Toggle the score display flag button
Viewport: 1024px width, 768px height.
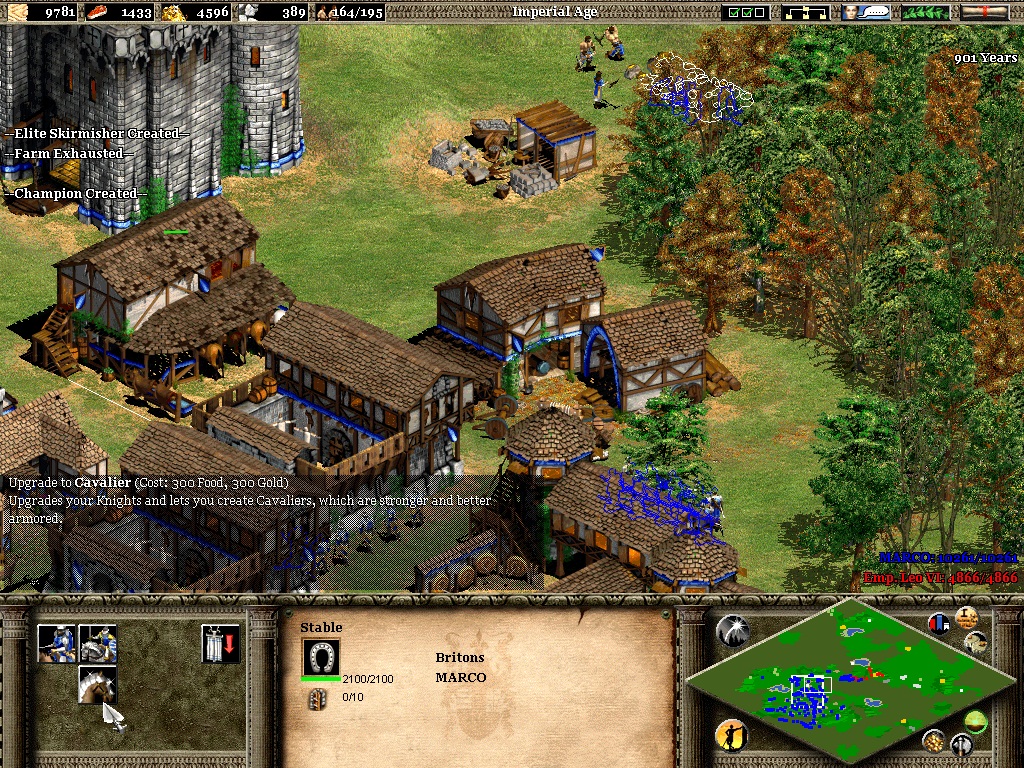pyautogui.click(x=939, y=624)
